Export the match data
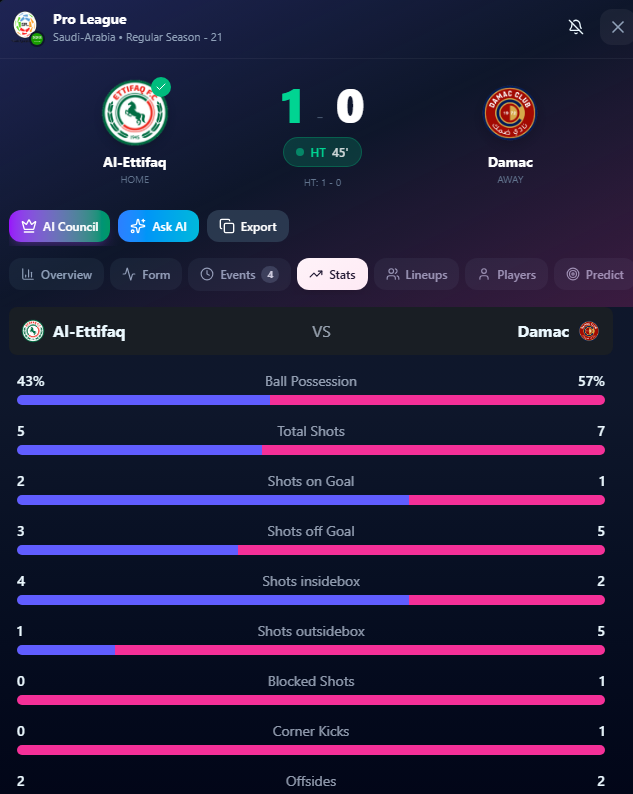Screen dimensions: 633x794 click(x=248, y=226)
